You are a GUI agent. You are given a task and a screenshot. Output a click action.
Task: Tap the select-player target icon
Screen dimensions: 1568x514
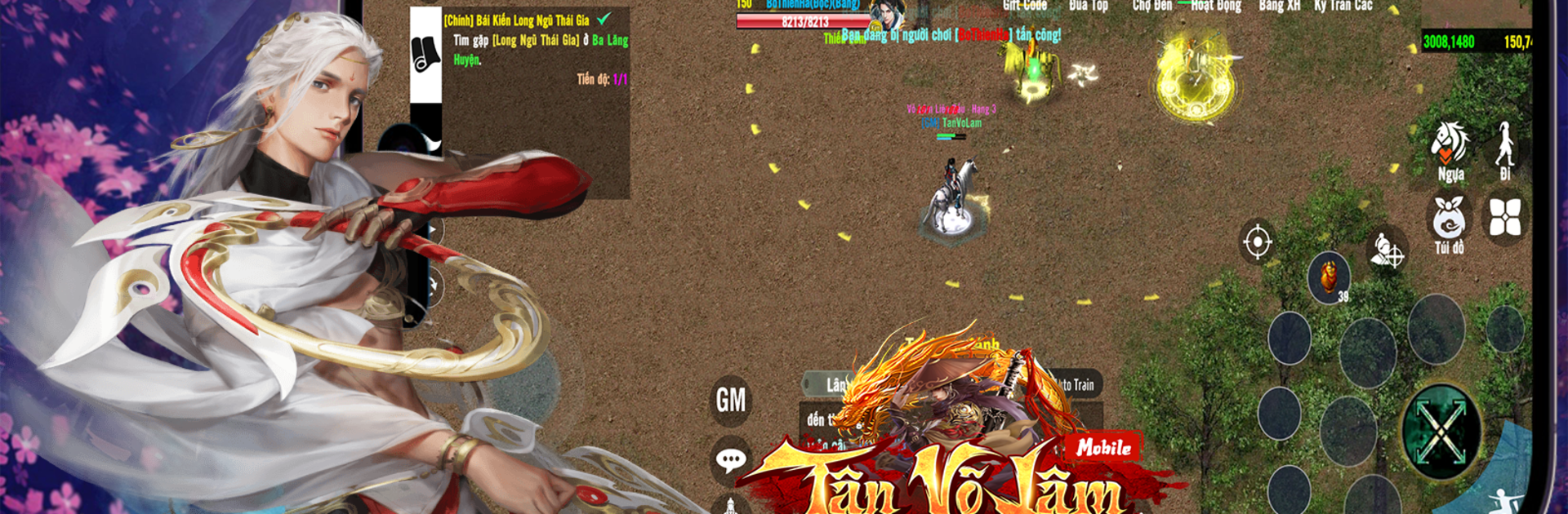pyautogui.click(x=1387, y=250)
